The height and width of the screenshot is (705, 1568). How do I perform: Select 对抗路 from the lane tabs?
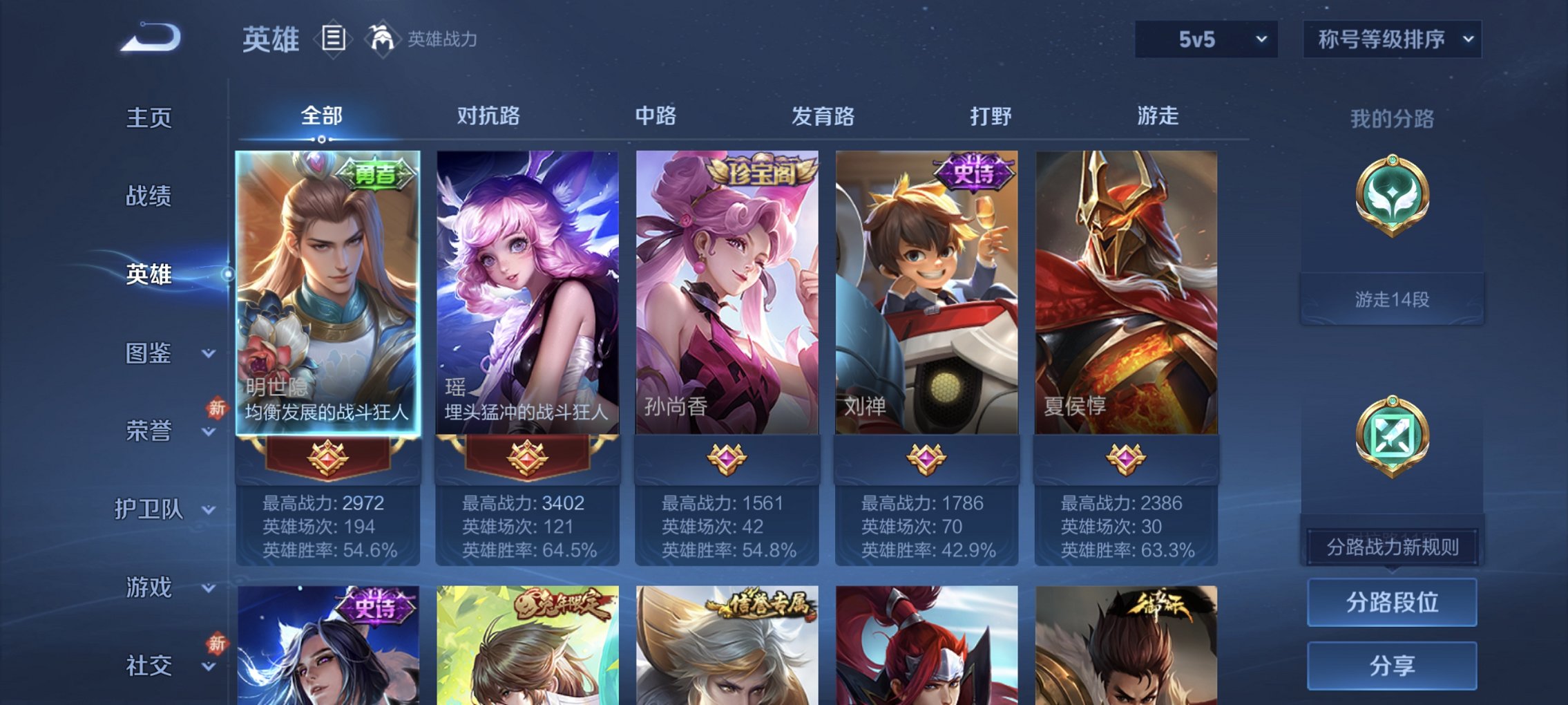[x=488, y=117]
